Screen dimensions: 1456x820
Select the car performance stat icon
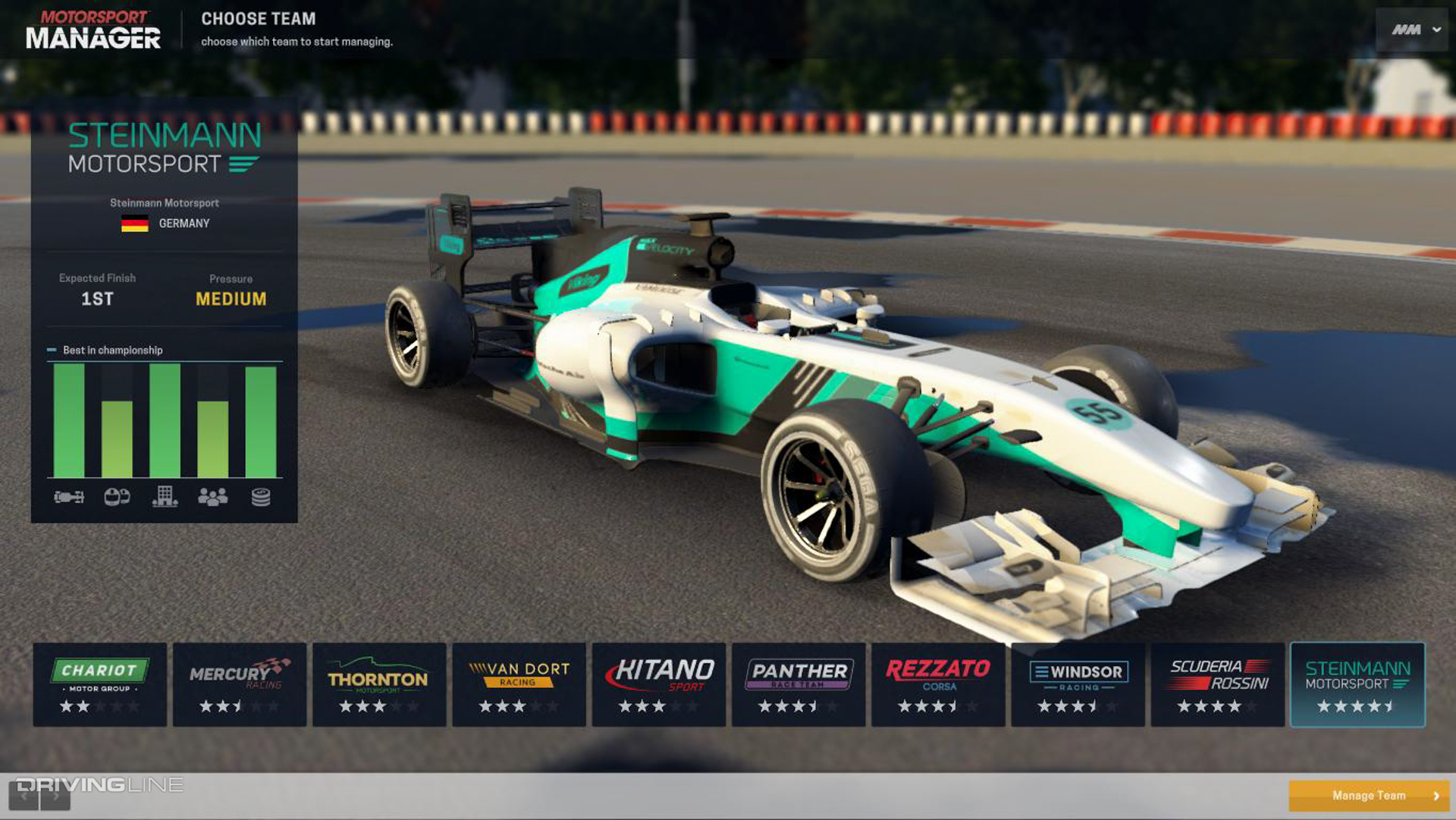[68, 497]
